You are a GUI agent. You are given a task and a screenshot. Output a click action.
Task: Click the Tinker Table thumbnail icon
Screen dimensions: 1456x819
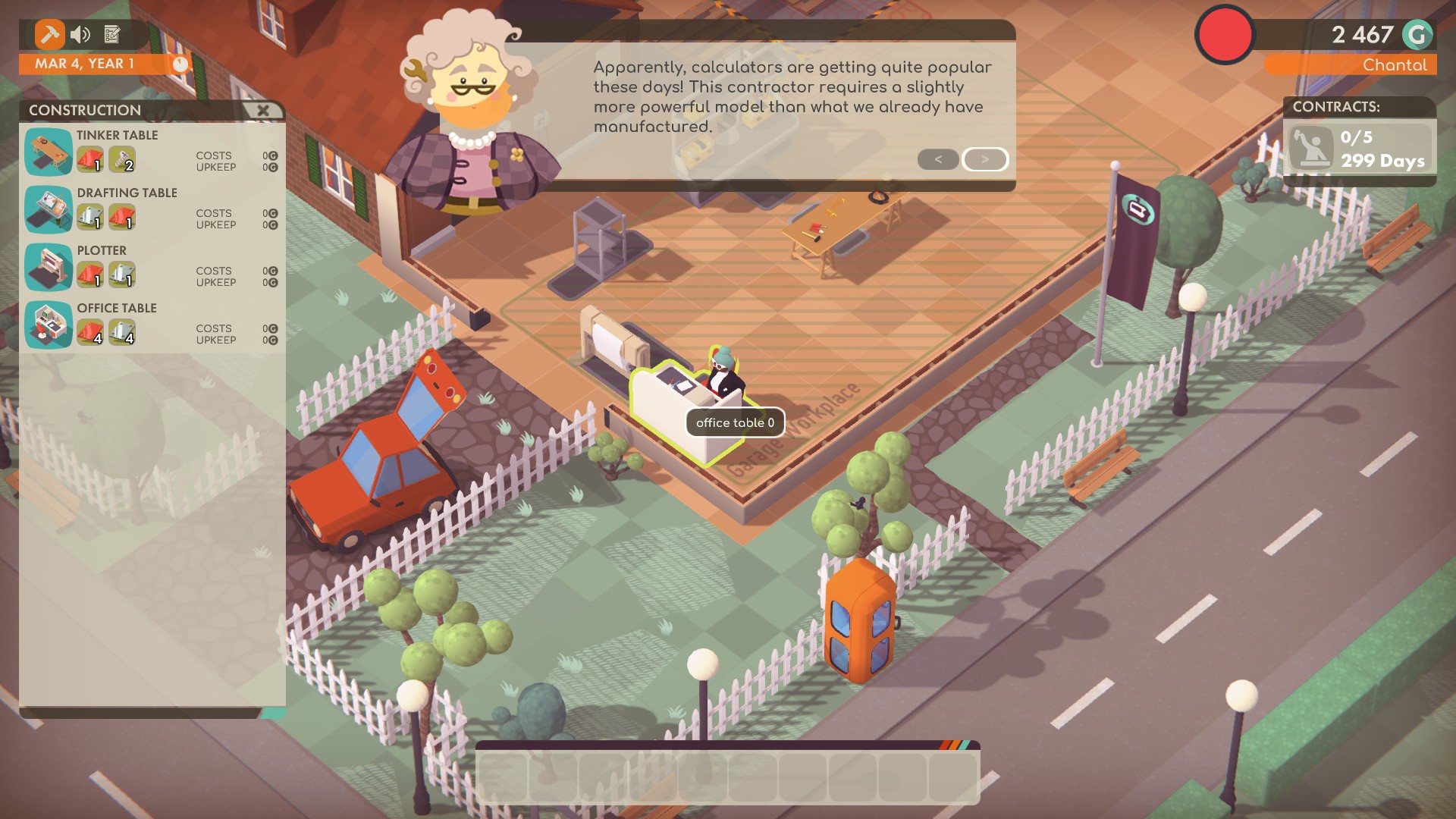[48, 151]
